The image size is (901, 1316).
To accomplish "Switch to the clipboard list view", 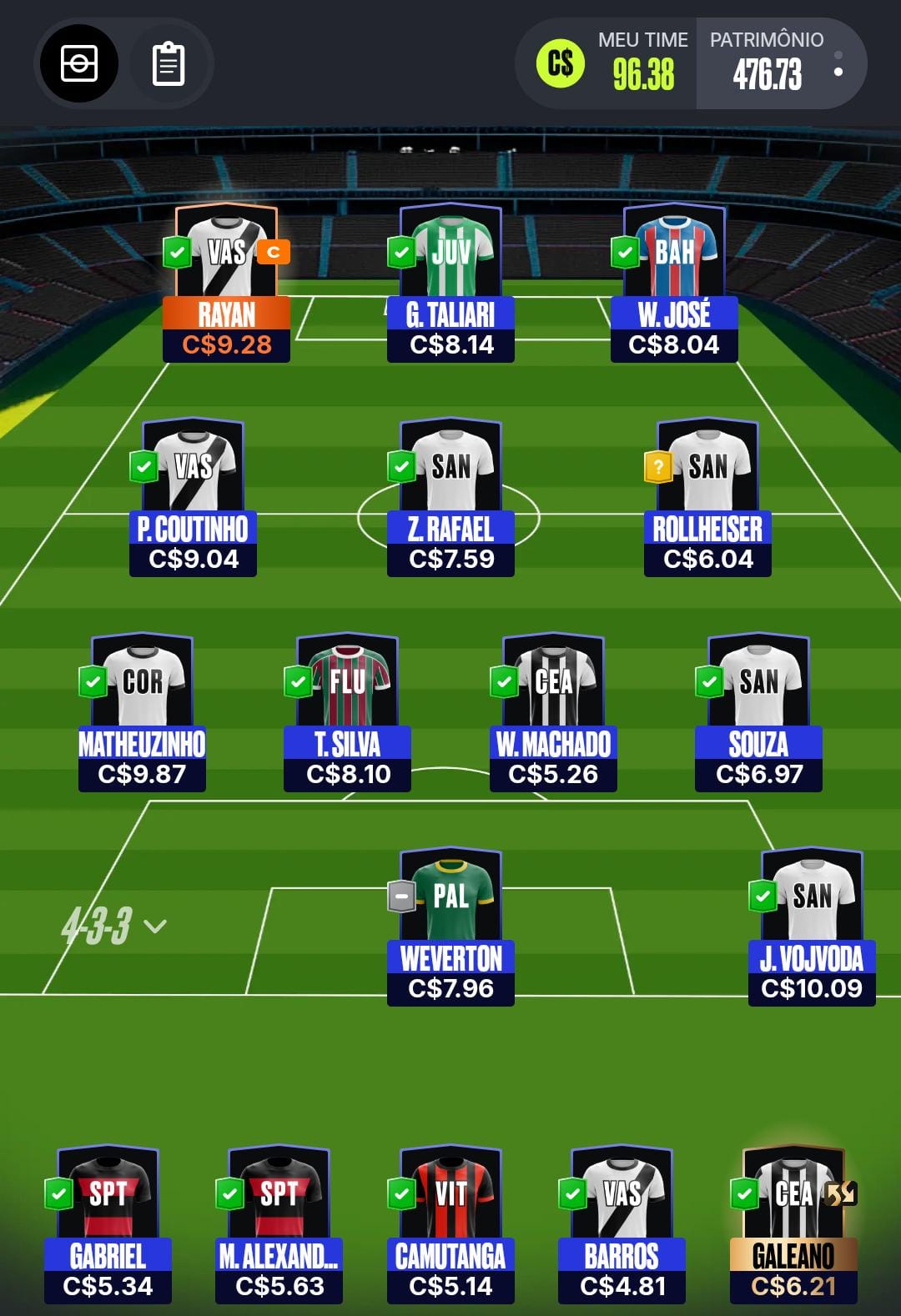I will click(x=168, y=64).
